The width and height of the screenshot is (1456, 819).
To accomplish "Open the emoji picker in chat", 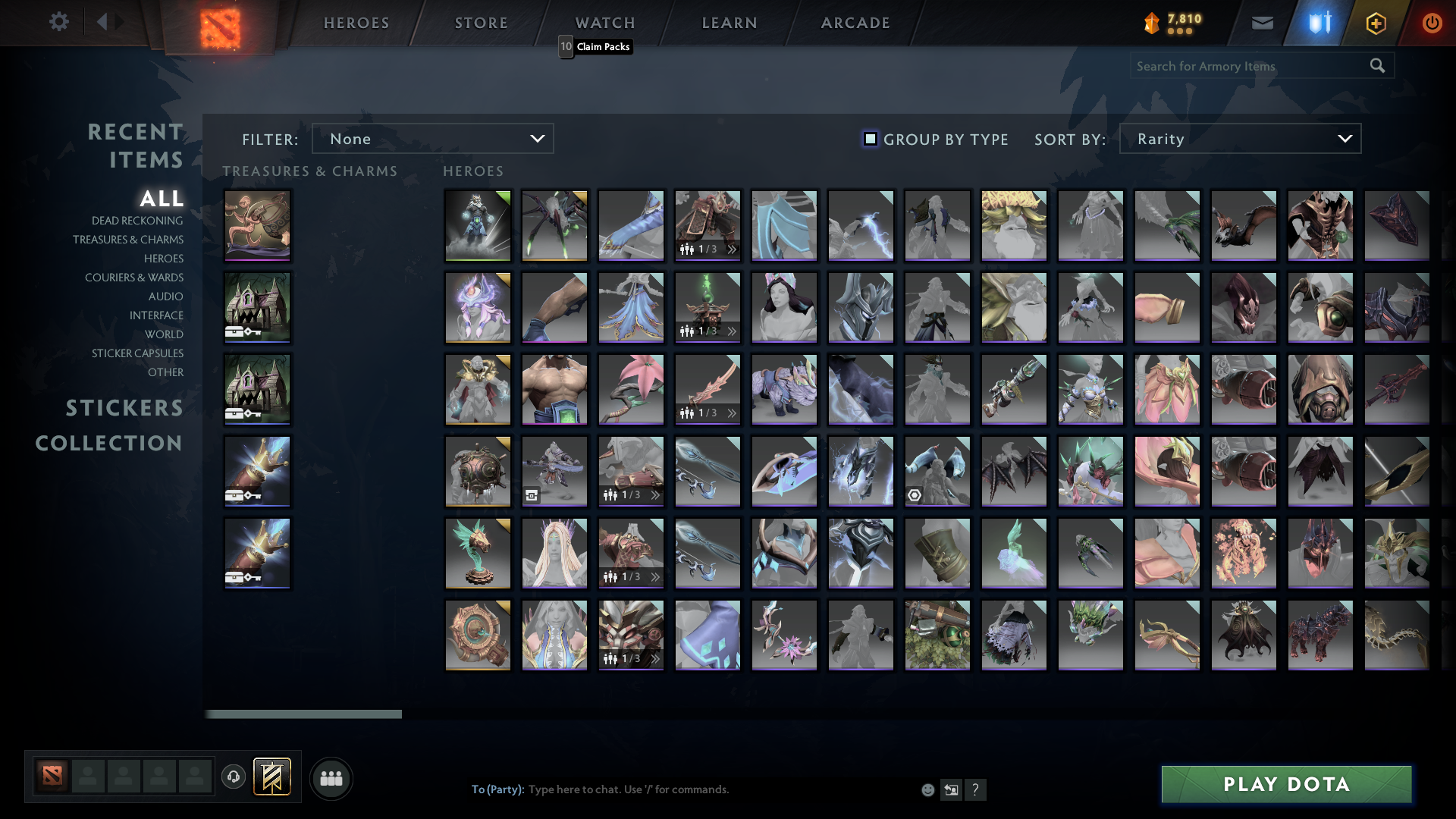I will point(927,789).
